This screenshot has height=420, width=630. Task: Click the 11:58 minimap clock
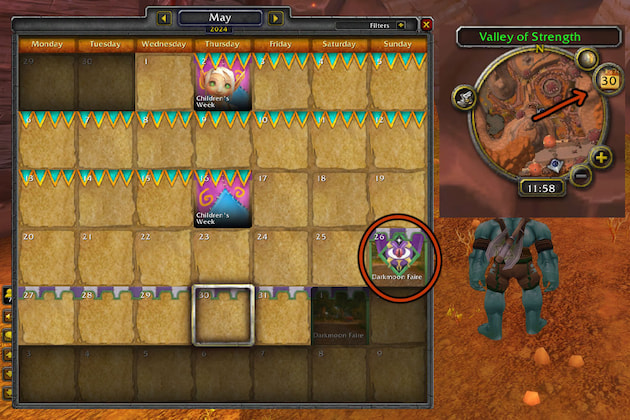(x=538, y=187)
